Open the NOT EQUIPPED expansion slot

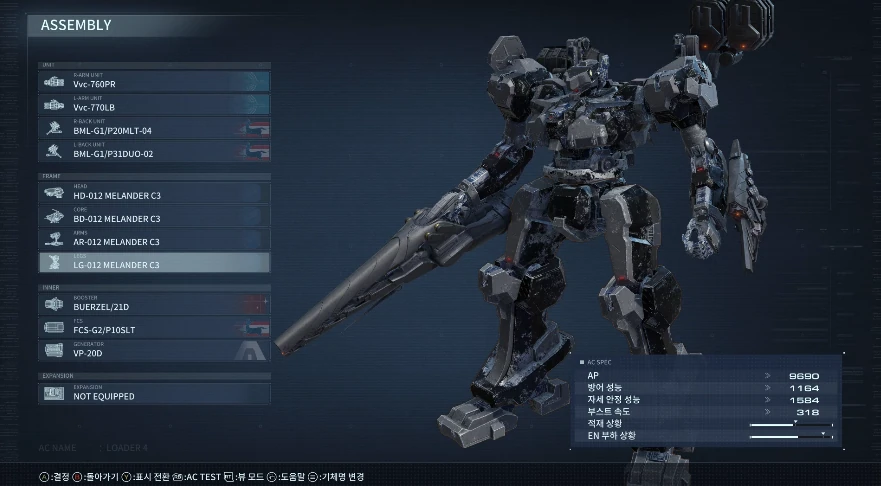pos(154,393)
